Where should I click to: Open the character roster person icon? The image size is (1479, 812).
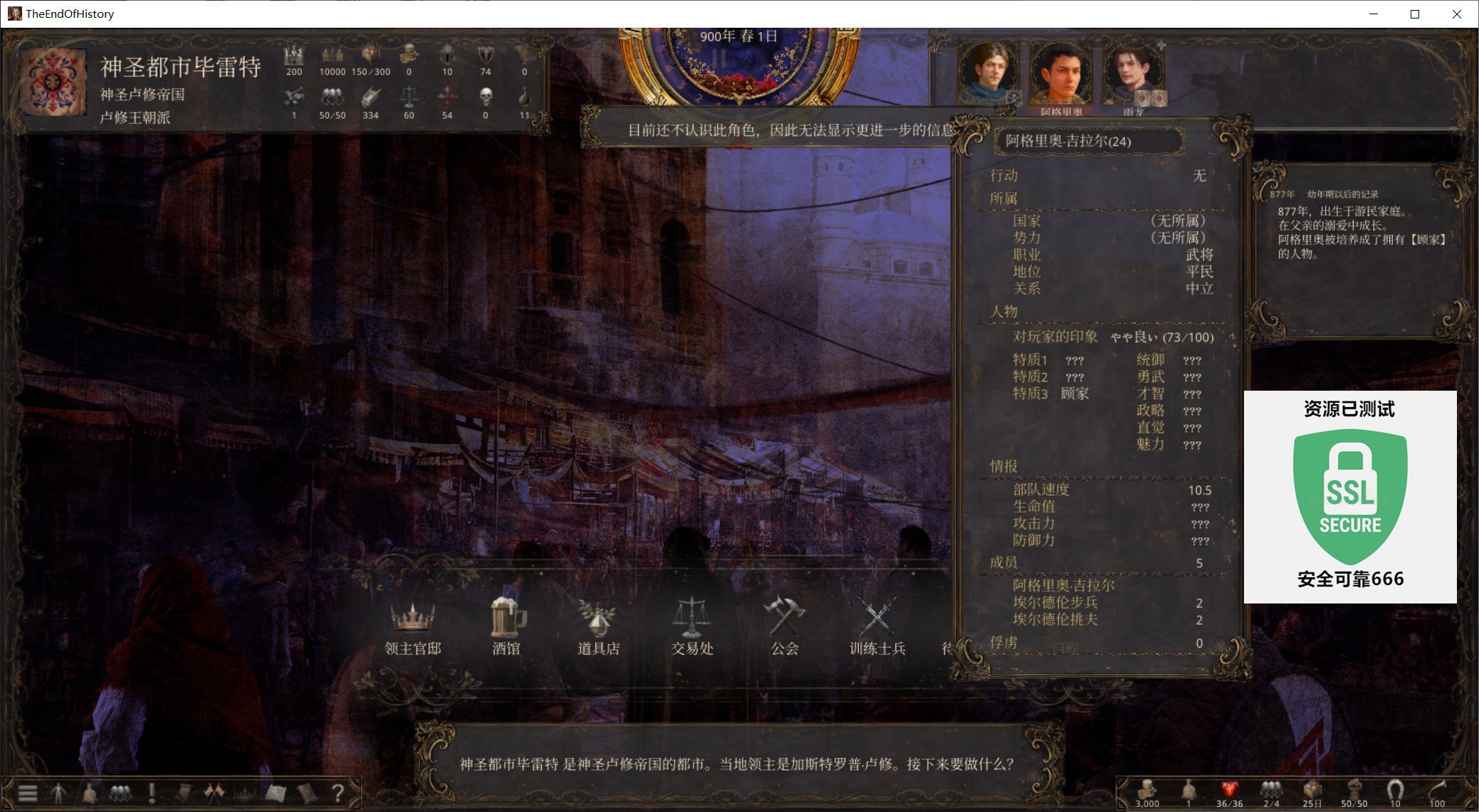(58, 792)
